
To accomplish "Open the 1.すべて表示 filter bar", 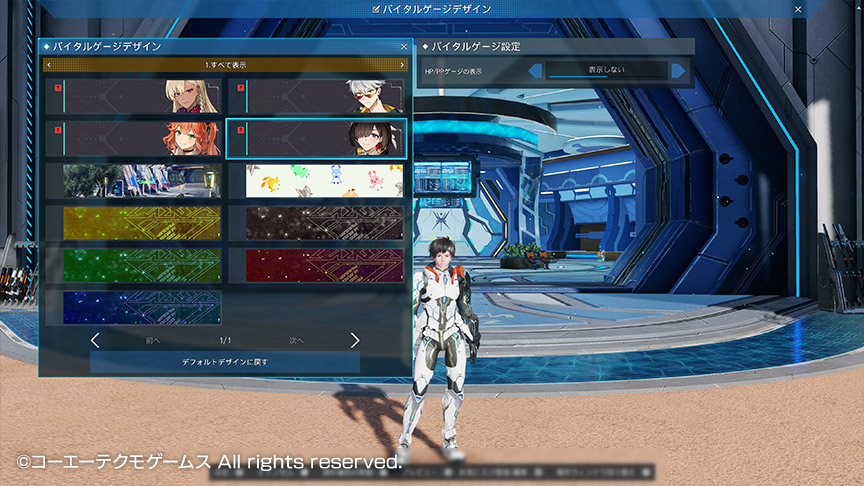I will pos(224,65).
